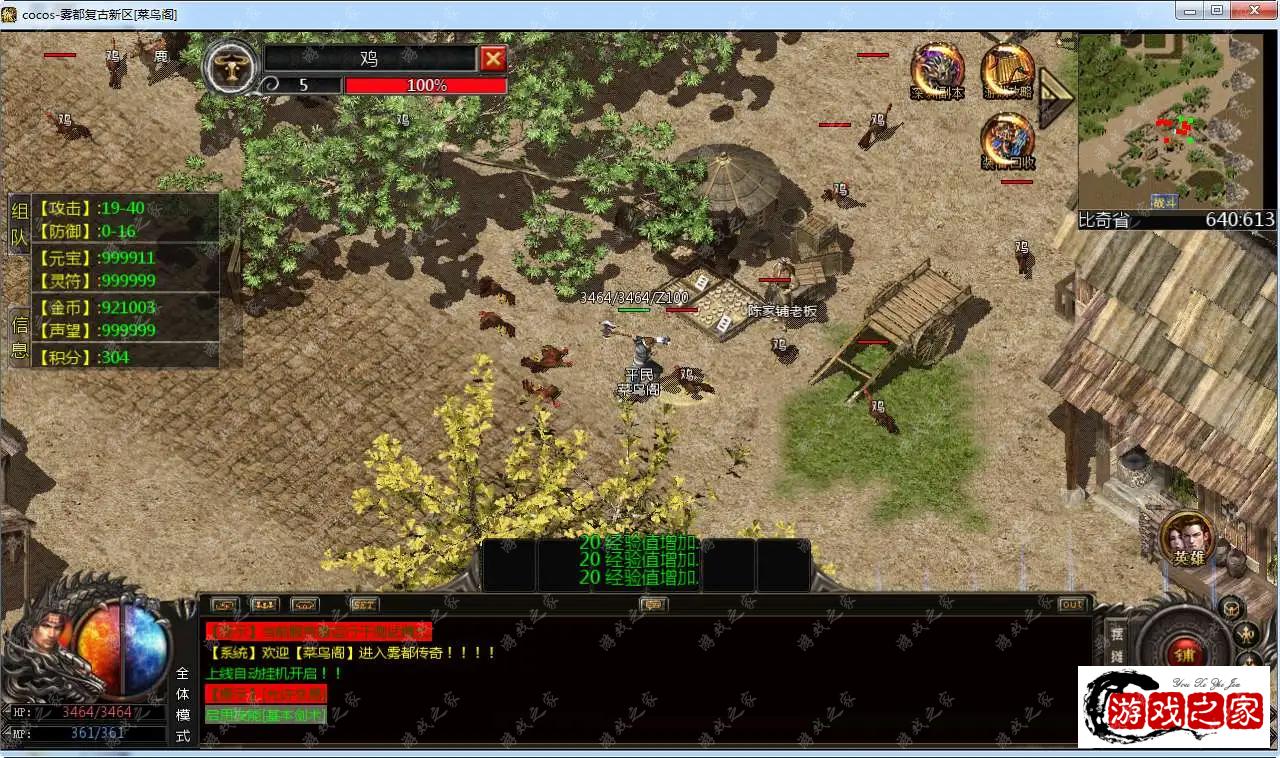The image size is (1280, 758).
Task: Open the 装备回收 equipment recycle icon
Action: pyautogui.click(x=1007, y=140)
